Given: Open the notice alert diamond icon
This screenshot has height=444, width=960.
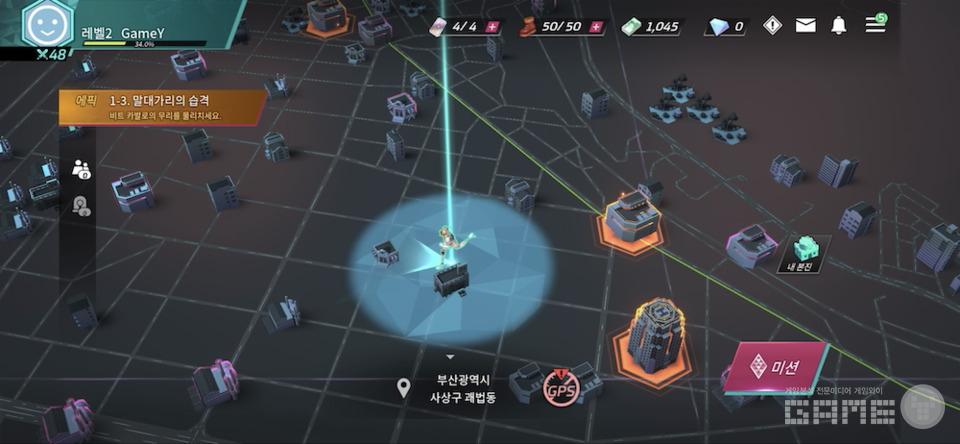Looking at the screenshot, I should [x=772, y=25].
